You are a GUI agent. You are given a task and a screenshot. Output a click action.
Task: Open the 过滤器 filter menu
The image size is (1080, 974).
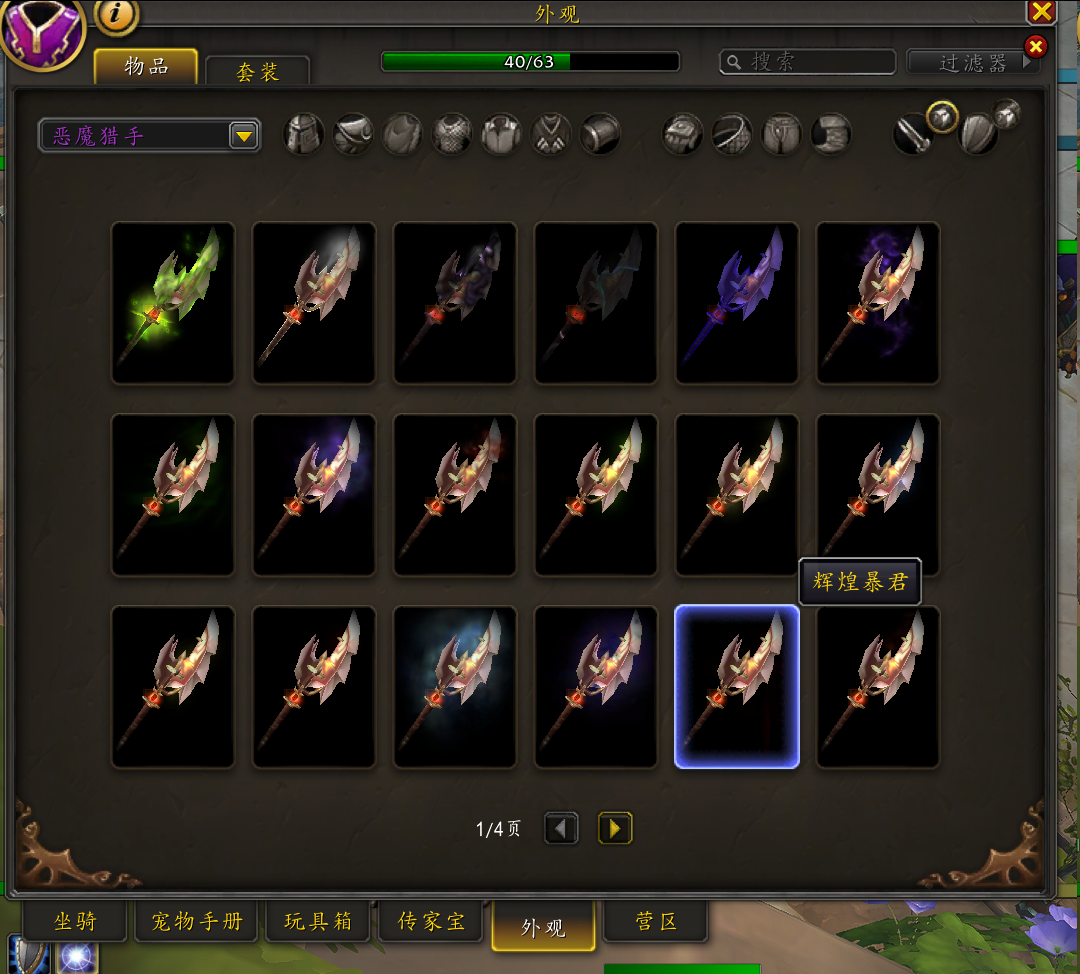coord(972,62)
